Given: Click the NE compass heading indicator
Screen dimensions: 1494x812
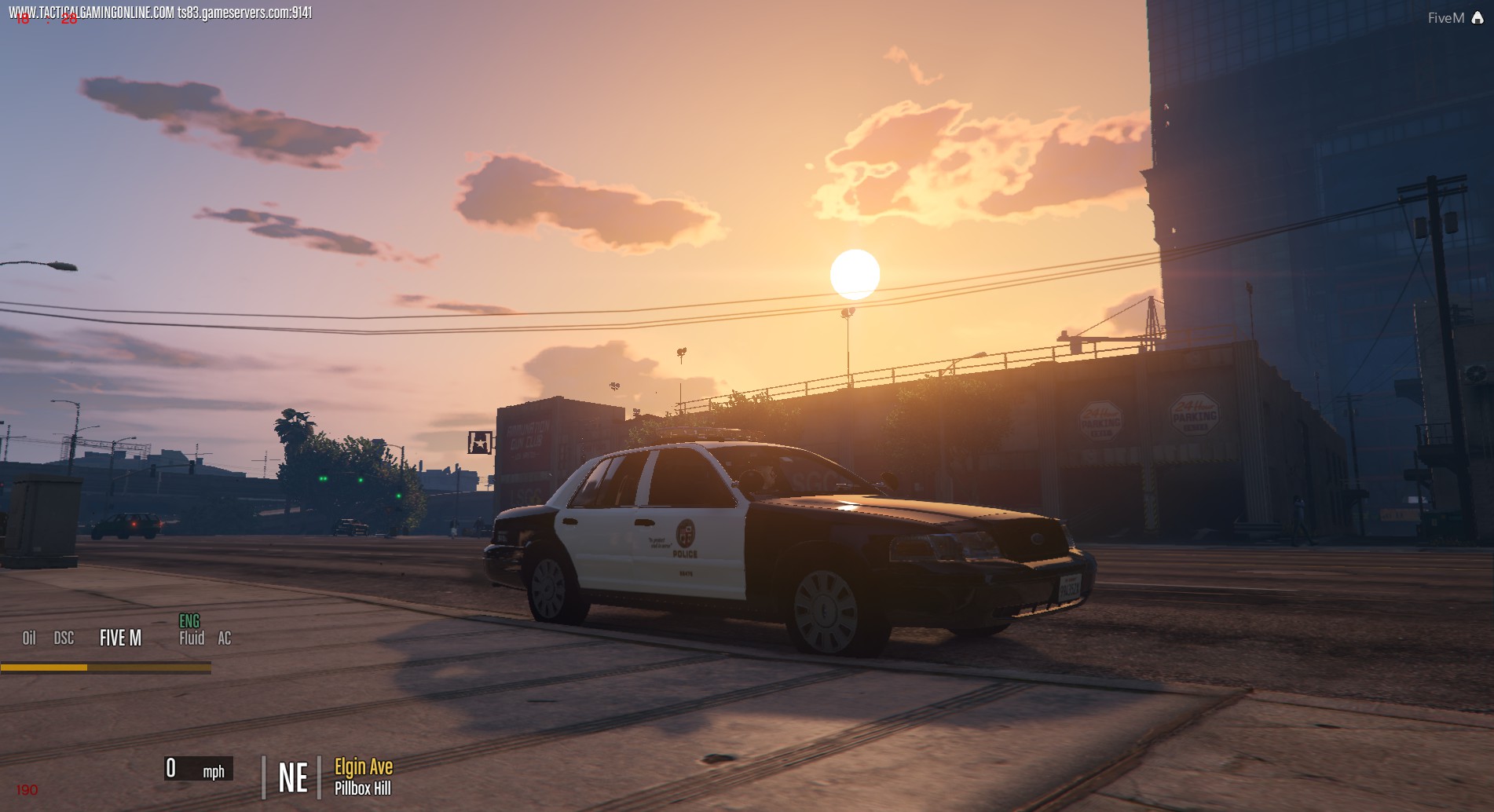Looking at the screenshot, I should (x=292, y=777).
